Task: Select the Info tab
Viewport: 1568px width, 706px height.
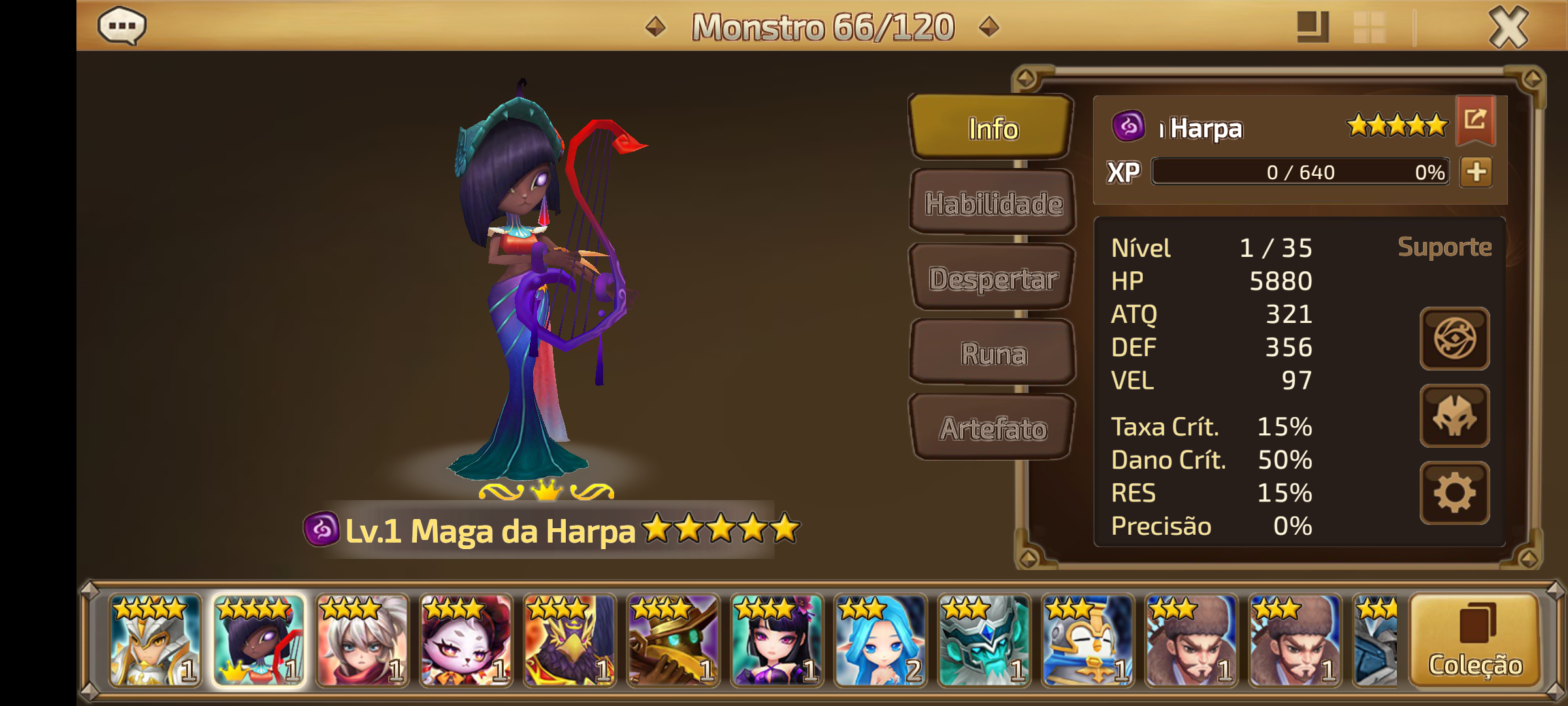Action: pos(993,129)
